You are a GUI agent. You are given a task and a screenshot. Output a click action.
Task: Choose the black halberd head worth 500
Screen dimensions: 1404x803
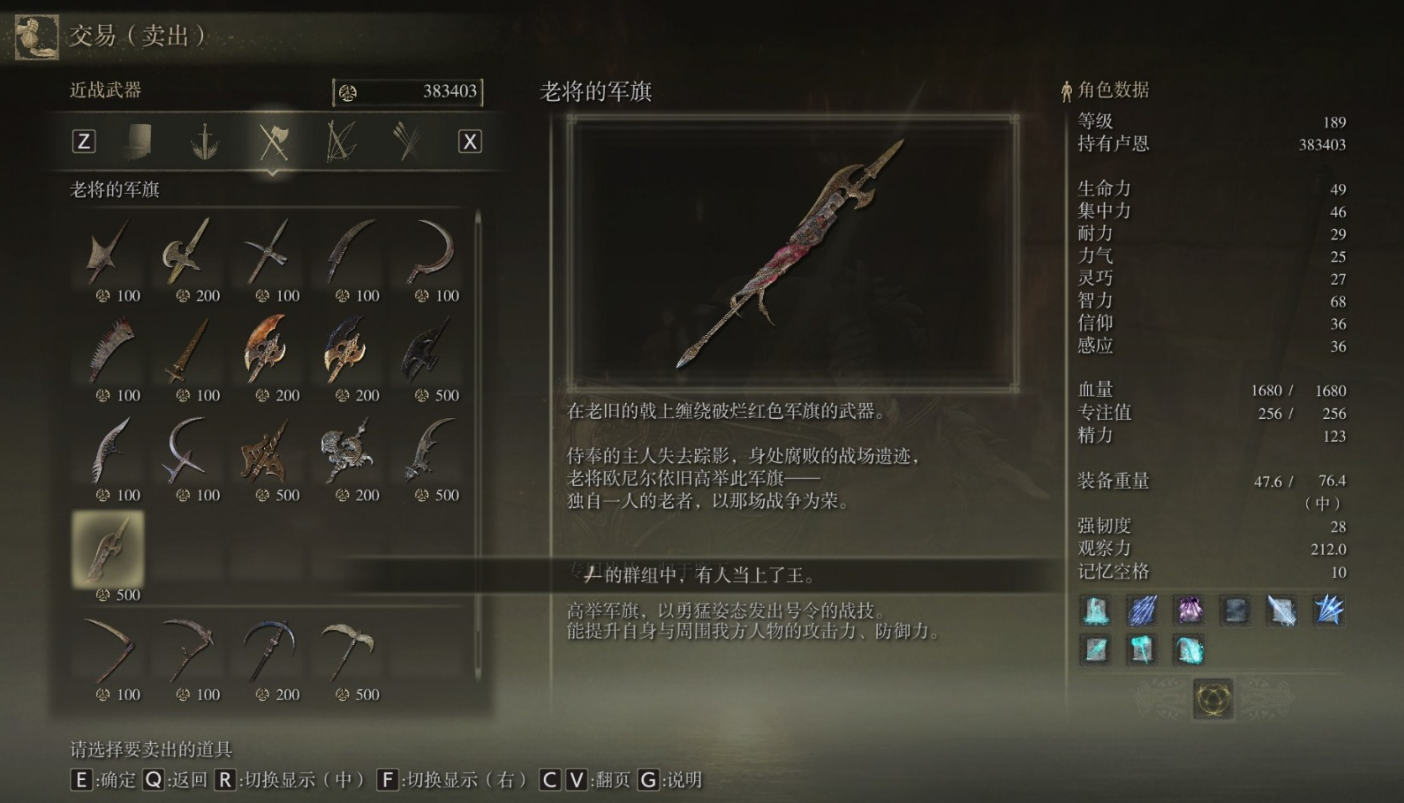[x=427, y=350]
